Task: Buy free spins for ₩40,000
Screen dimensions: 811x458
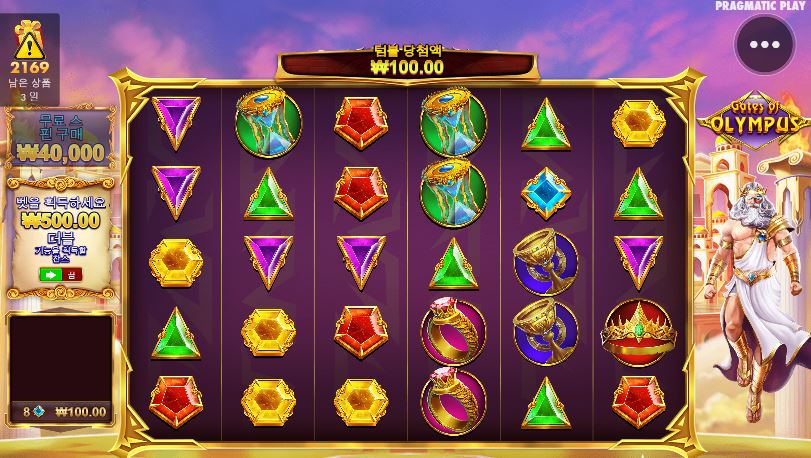Action: (60, 140)
